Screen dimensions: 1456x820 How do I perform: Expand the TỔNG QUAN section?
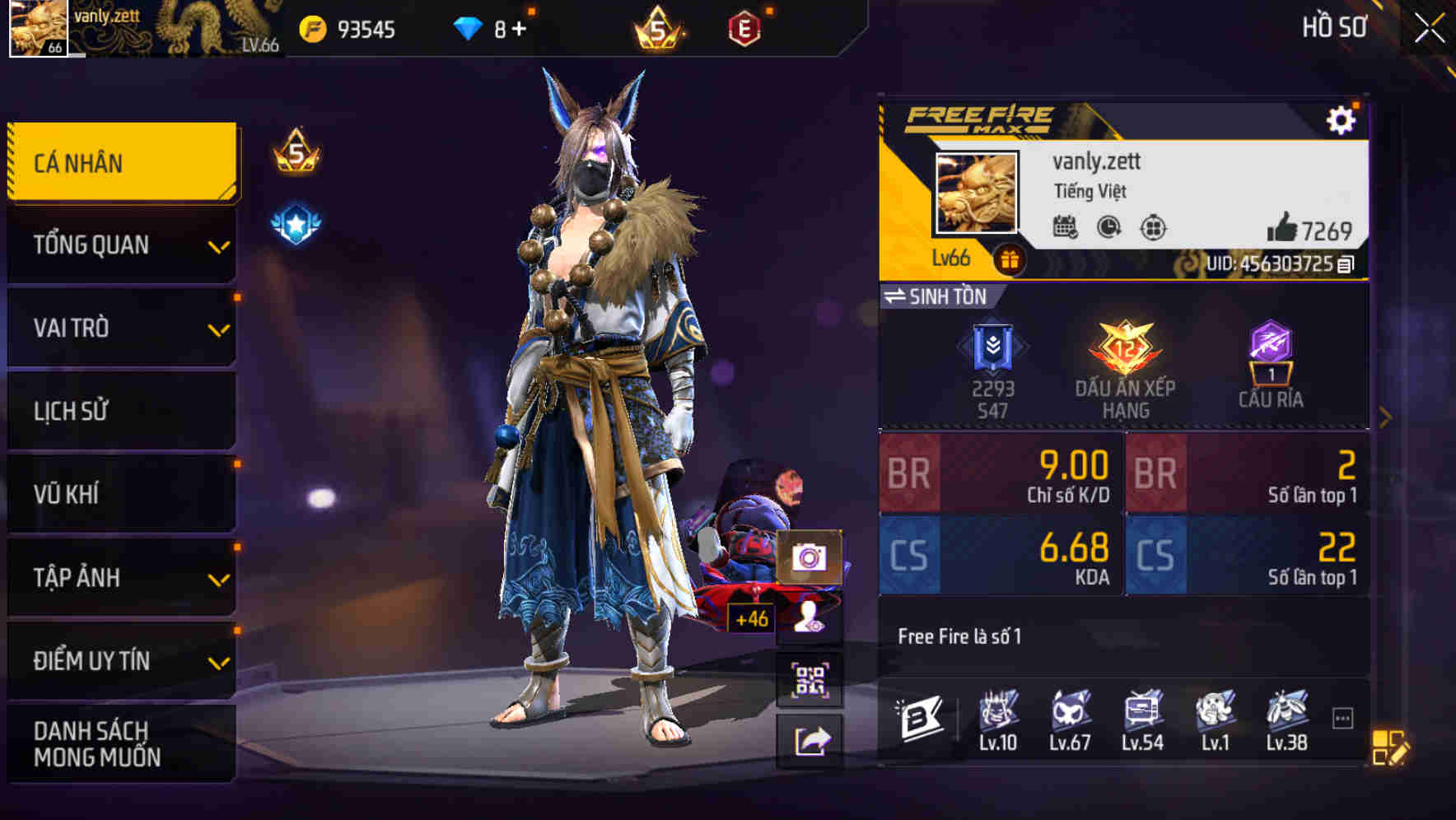120,245
